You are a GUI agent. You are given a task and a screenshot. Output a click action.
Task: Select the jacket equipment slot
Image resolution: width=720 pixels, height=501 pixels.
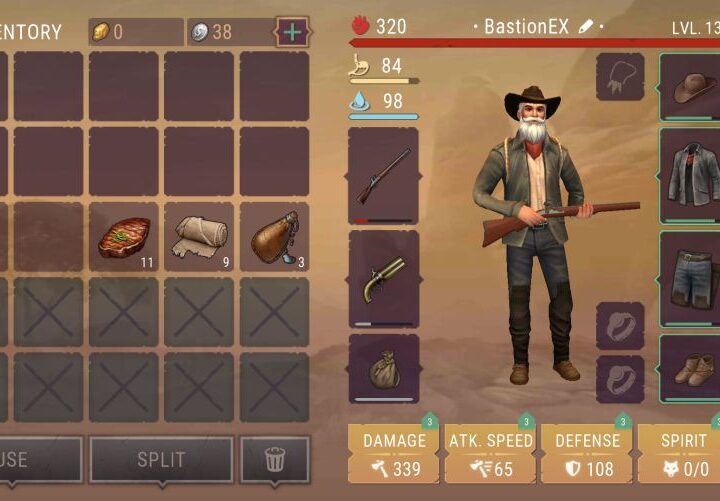pos(691,176)
